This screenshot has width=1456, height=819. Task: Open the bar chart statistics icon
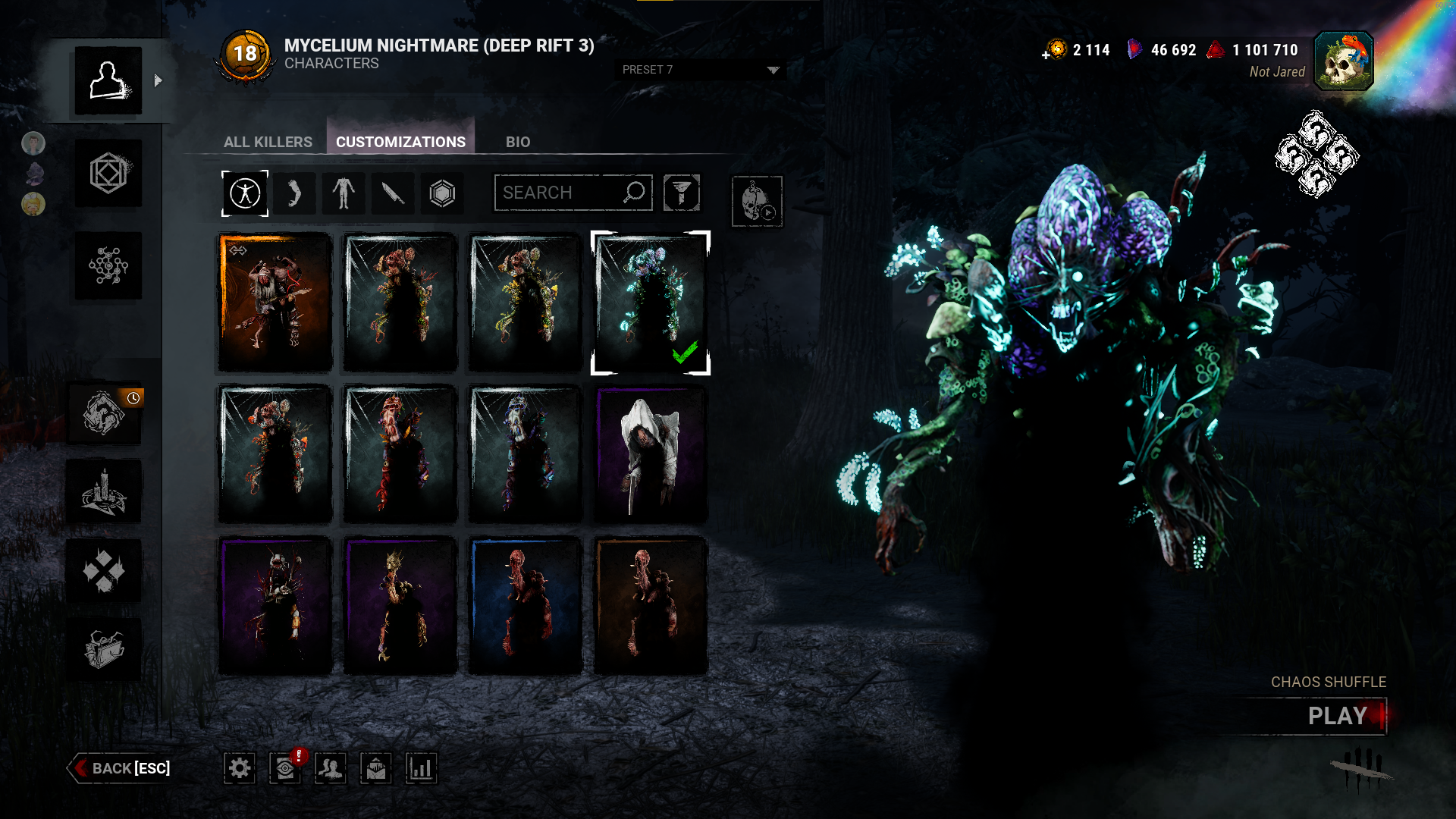tap(421, 768)
